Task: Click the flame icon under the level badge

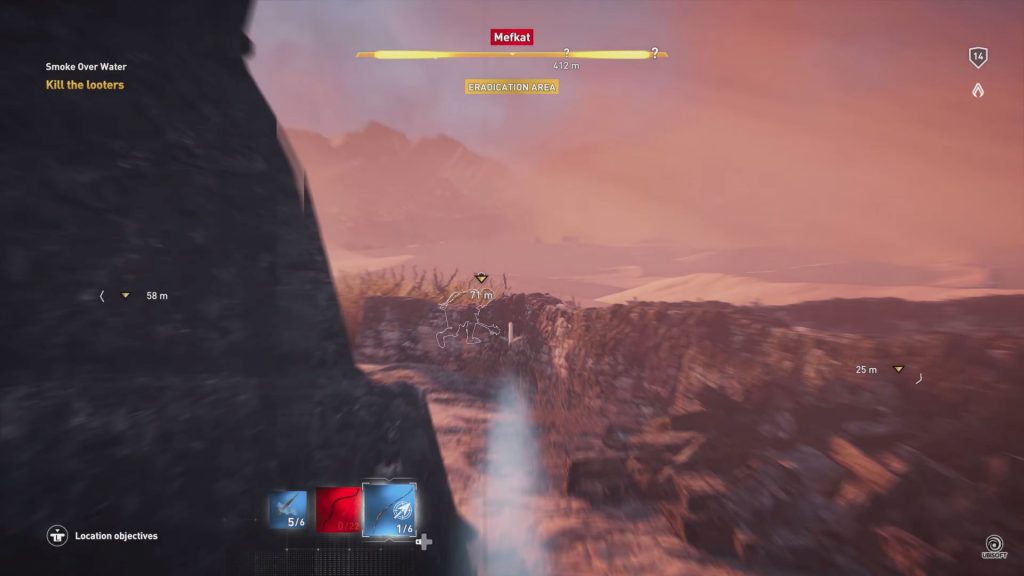Action: point(978,90)
